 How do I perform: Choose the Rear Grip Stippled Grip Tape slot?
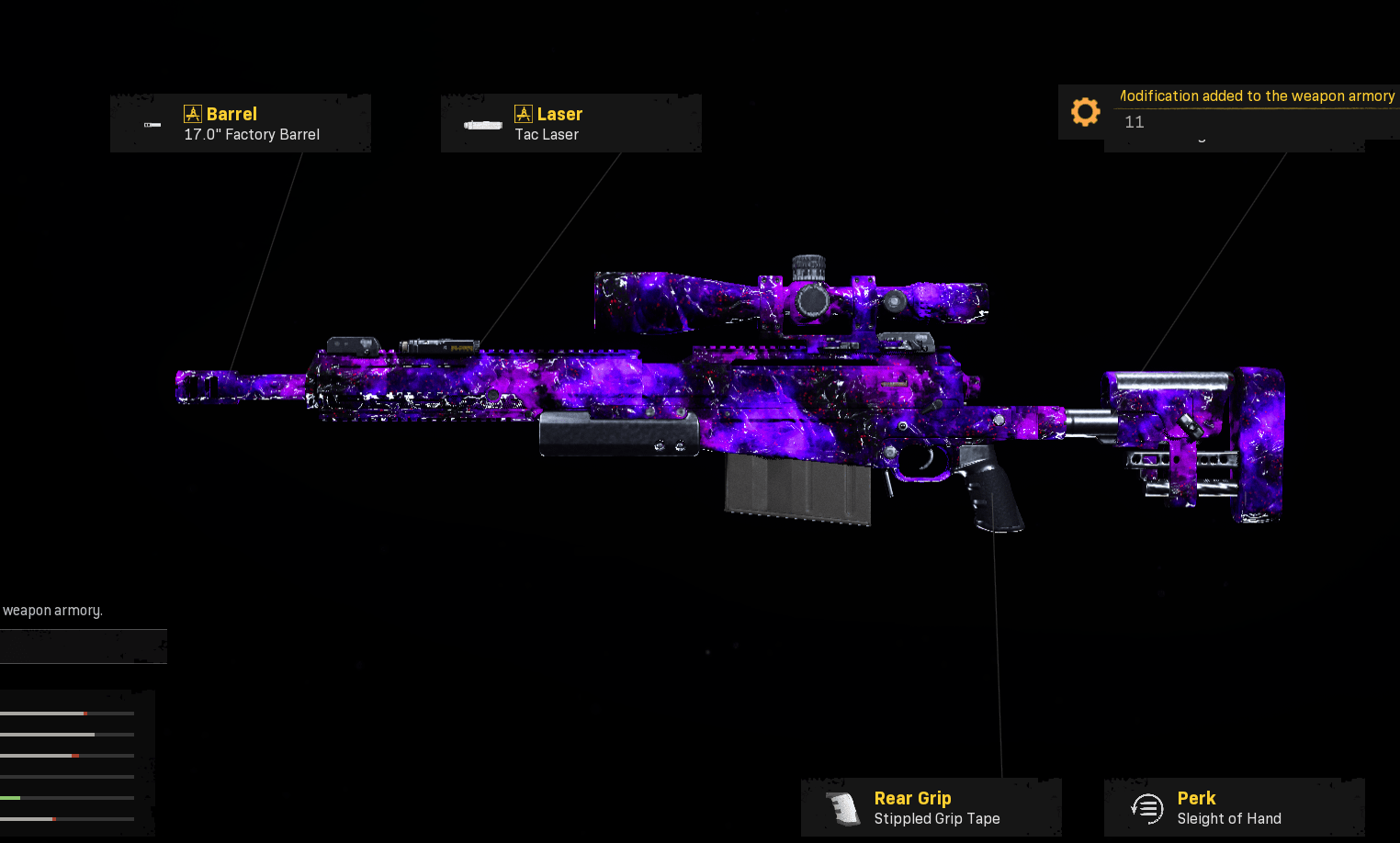[x=931, y=807]
